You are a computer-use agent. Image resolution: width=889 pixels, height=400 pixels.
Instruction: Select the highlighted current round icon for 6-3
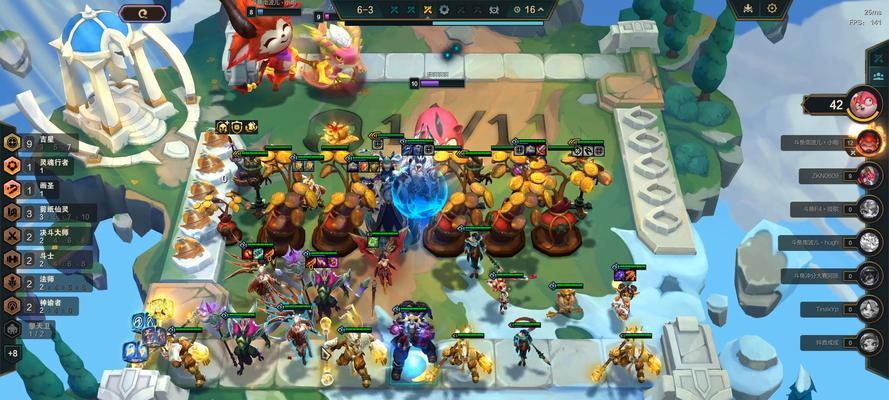[426, 10]
